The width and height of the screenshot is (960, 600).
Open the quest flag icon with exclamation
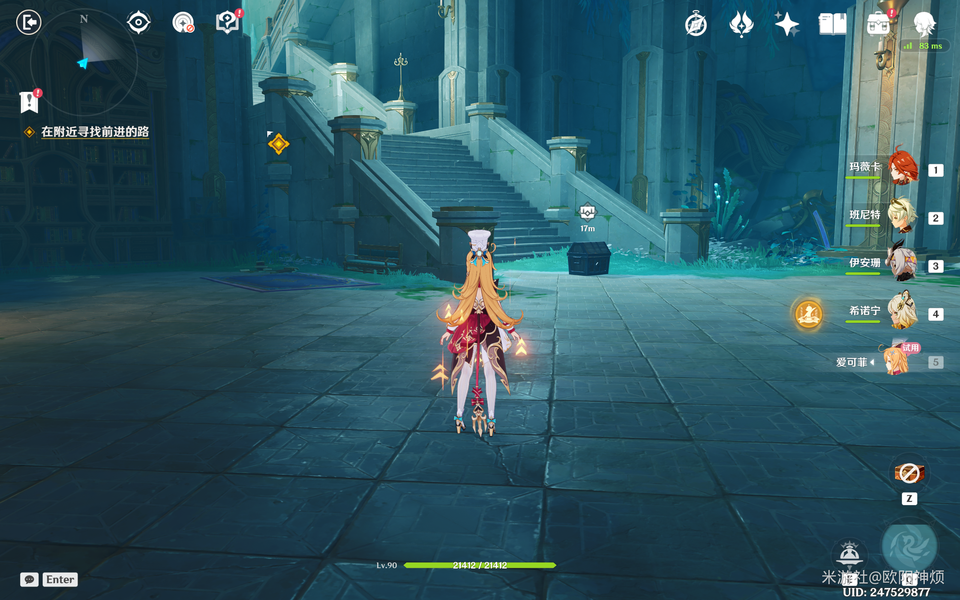coord(29,101)
